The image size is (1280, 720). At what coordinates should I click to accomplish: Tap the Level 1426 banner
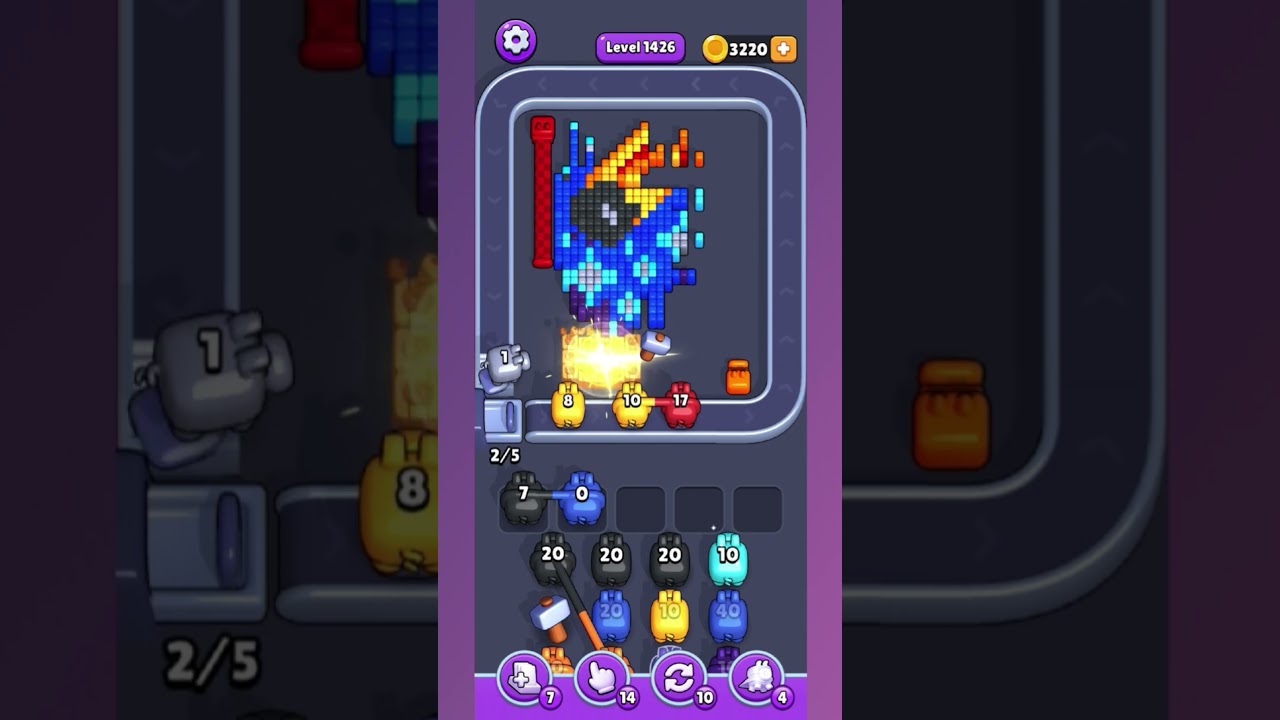coord(639,46)
